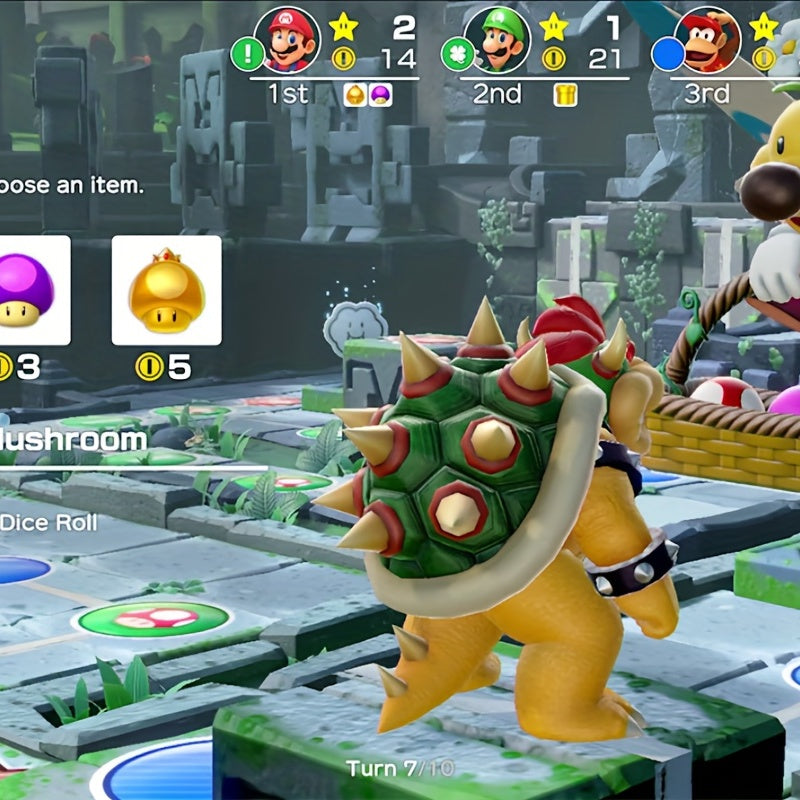Viewport: 800px width, 800px height.
Task: Select Luigi's player portrait
Action: (x=496, y=41)
